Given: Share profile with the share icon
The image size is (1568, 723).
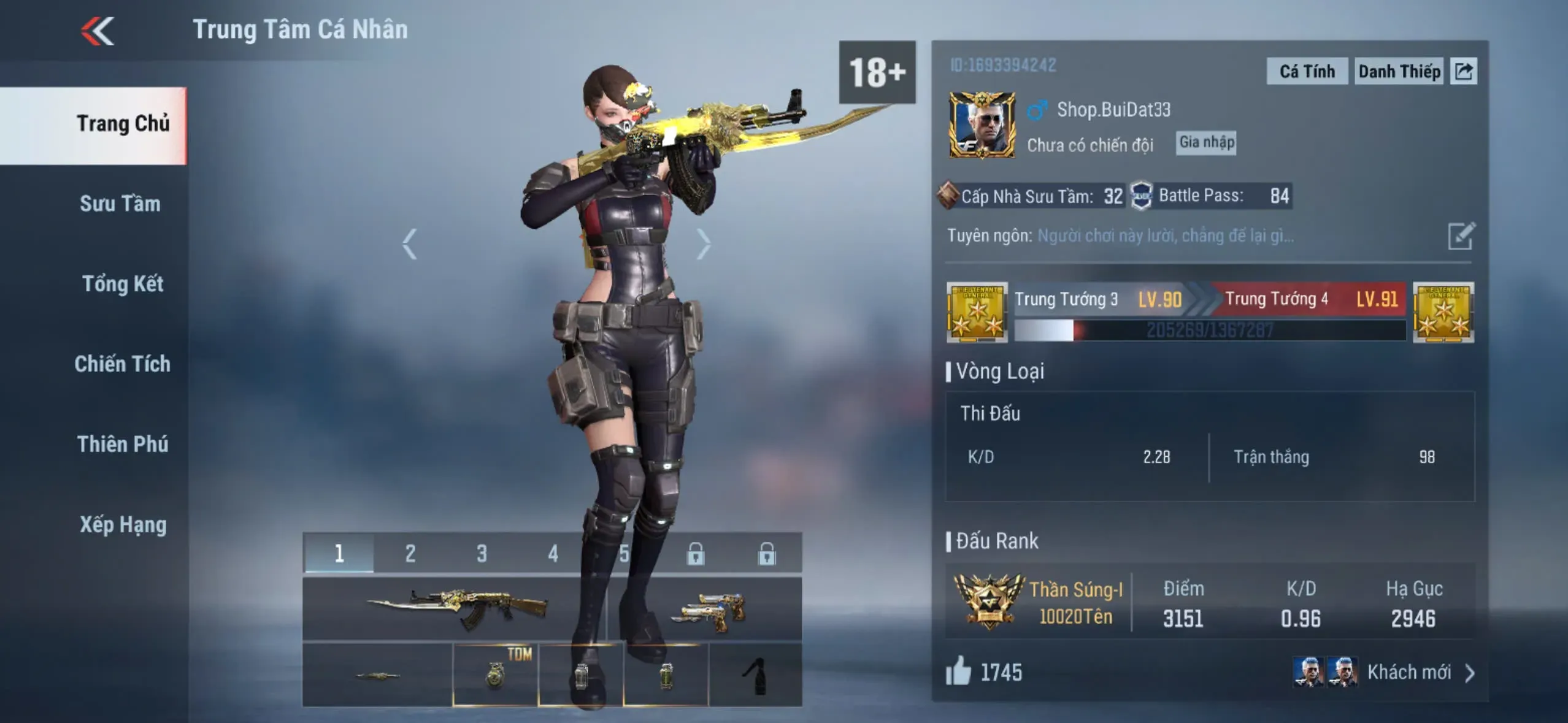Looking at the screenshot, I should [1464, 72].
